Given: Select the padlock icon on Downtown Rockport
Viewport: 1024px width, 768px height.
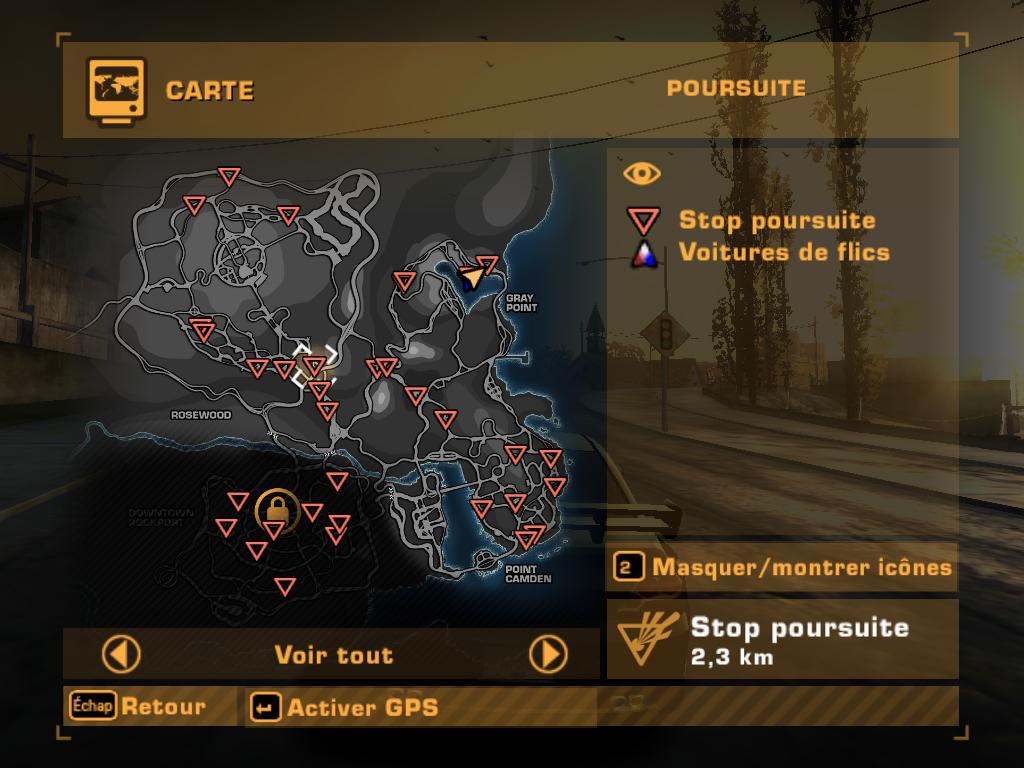Looking at the screenshot, I should point(274,508).
